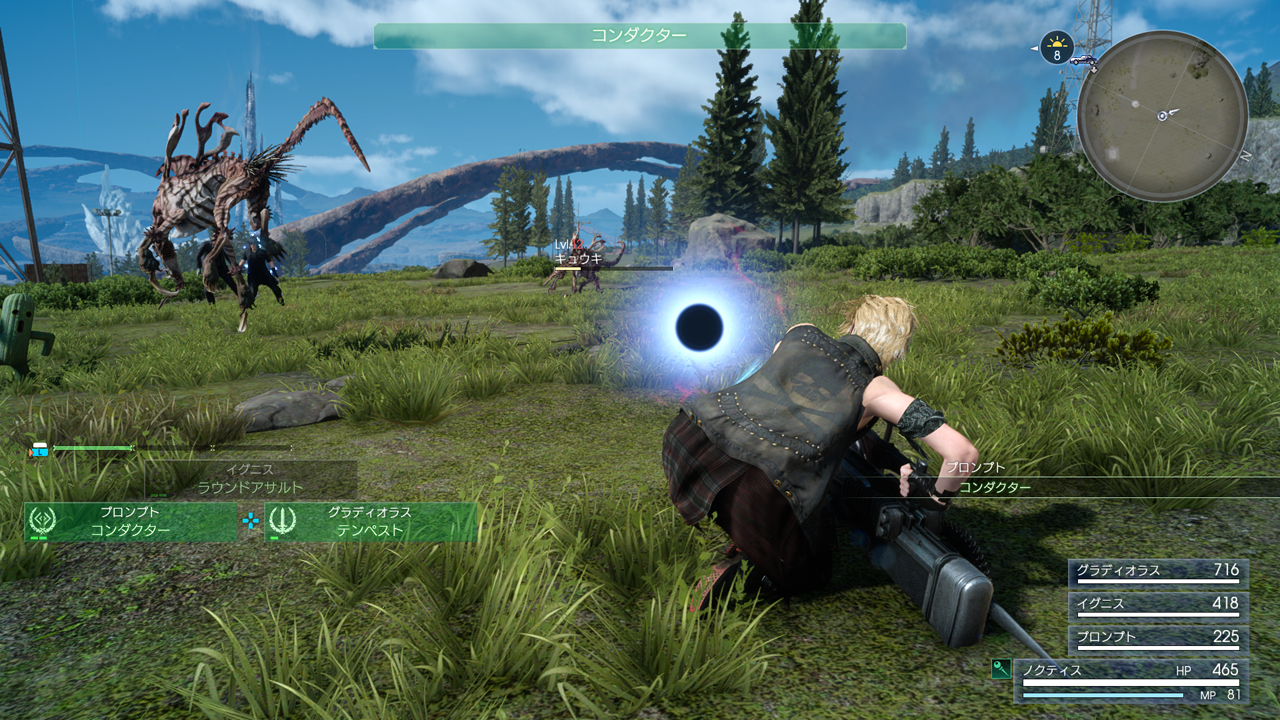Image resolution: width=1280 pixels, height=720 pixels.
Task: Select the グラディオラス party member row
Action: pyautogui.click(x=1158, y=572)
